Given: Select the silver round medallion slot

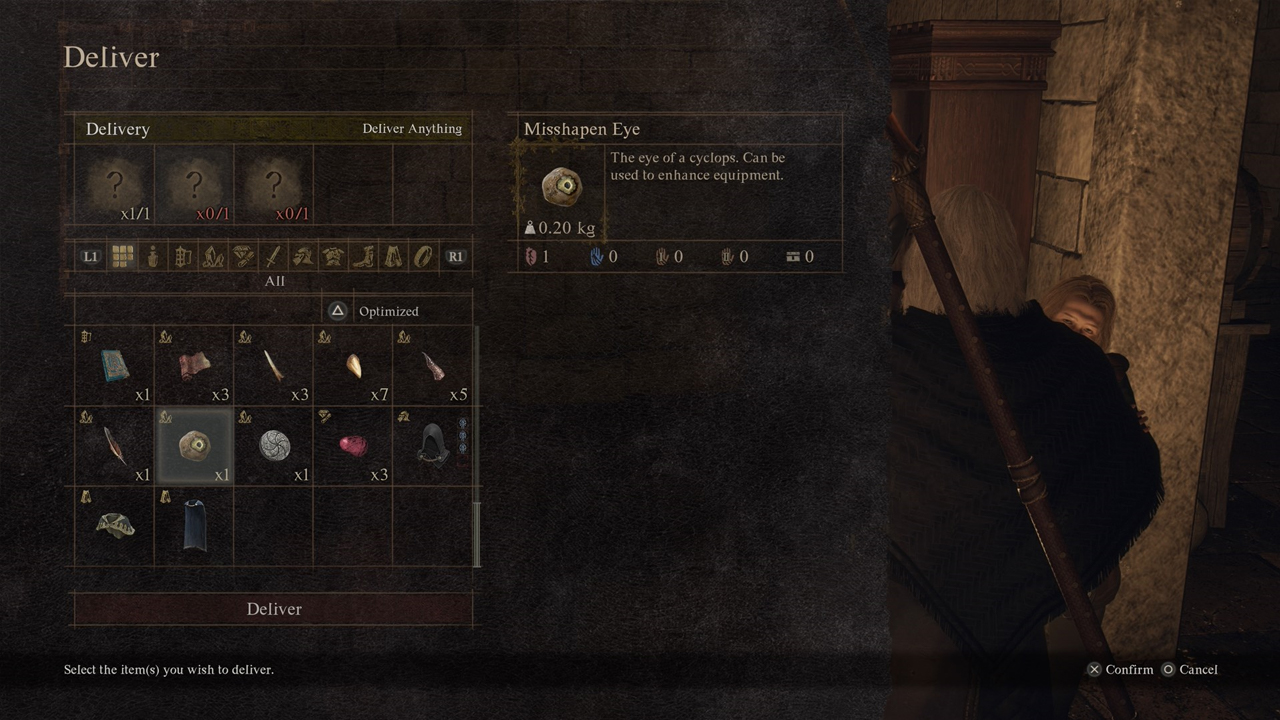Looking at the screenshot, I should pyautogui.click(x=274, y=446).
